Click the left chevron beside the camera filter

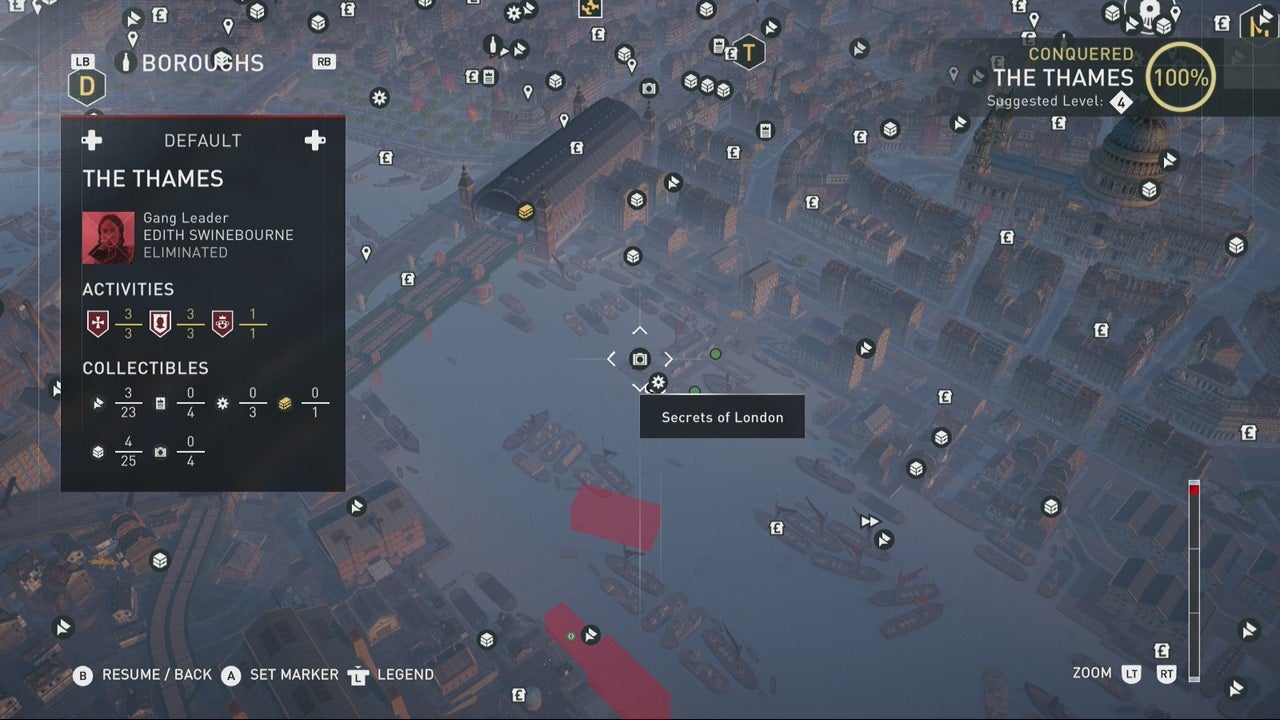tap(611, 358)
